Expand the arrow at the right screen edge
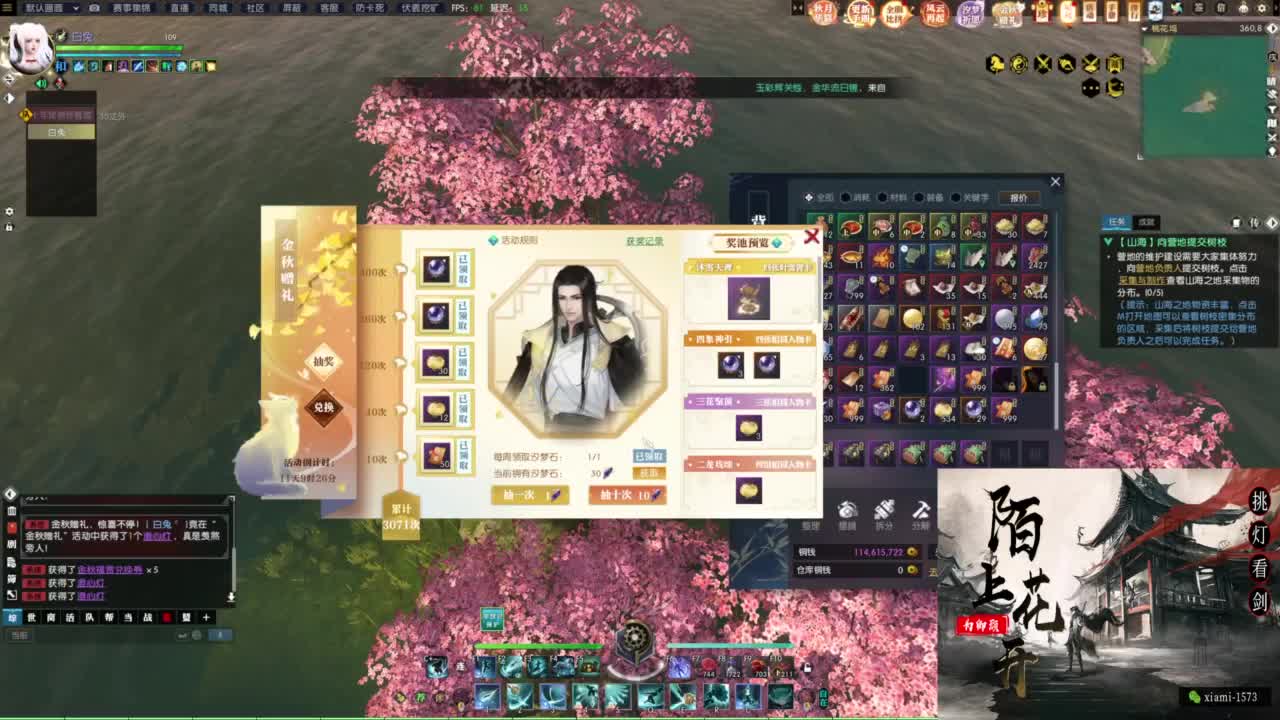This screenshot has height=720, width=1280. pos(1272,223)
